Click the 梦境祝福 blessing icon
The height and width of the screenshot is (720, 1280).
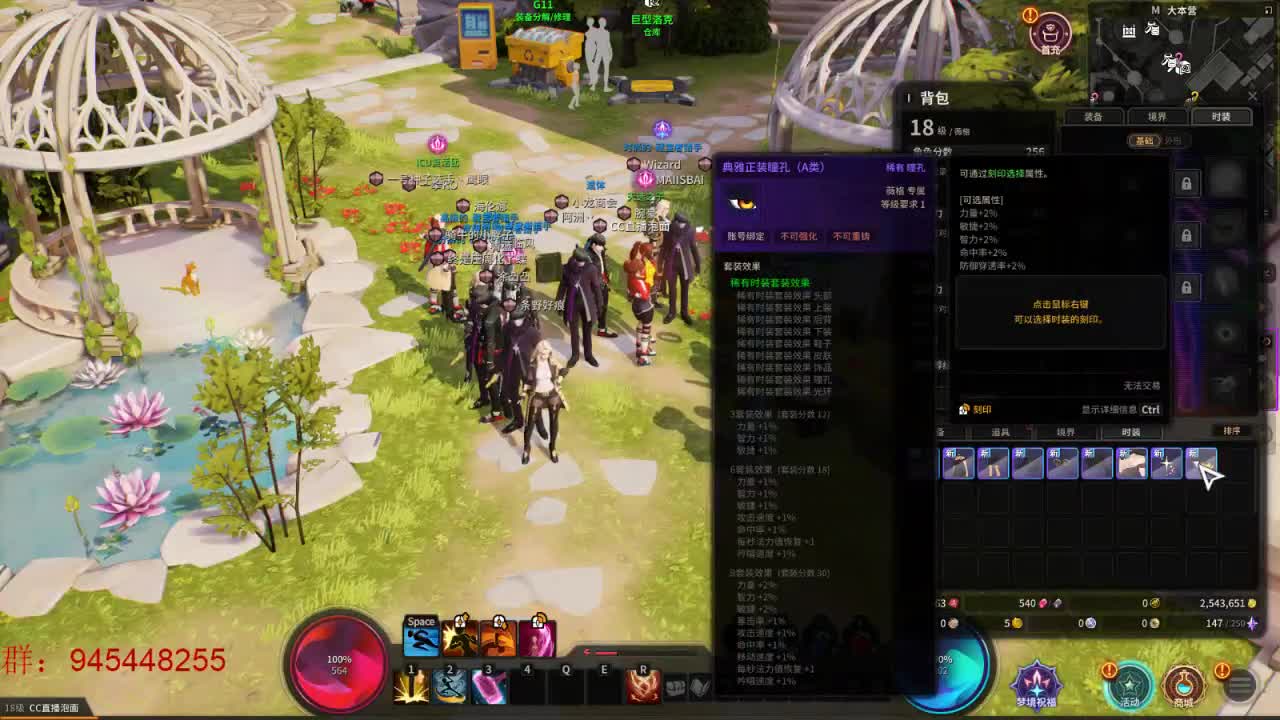click(1036, 684)
